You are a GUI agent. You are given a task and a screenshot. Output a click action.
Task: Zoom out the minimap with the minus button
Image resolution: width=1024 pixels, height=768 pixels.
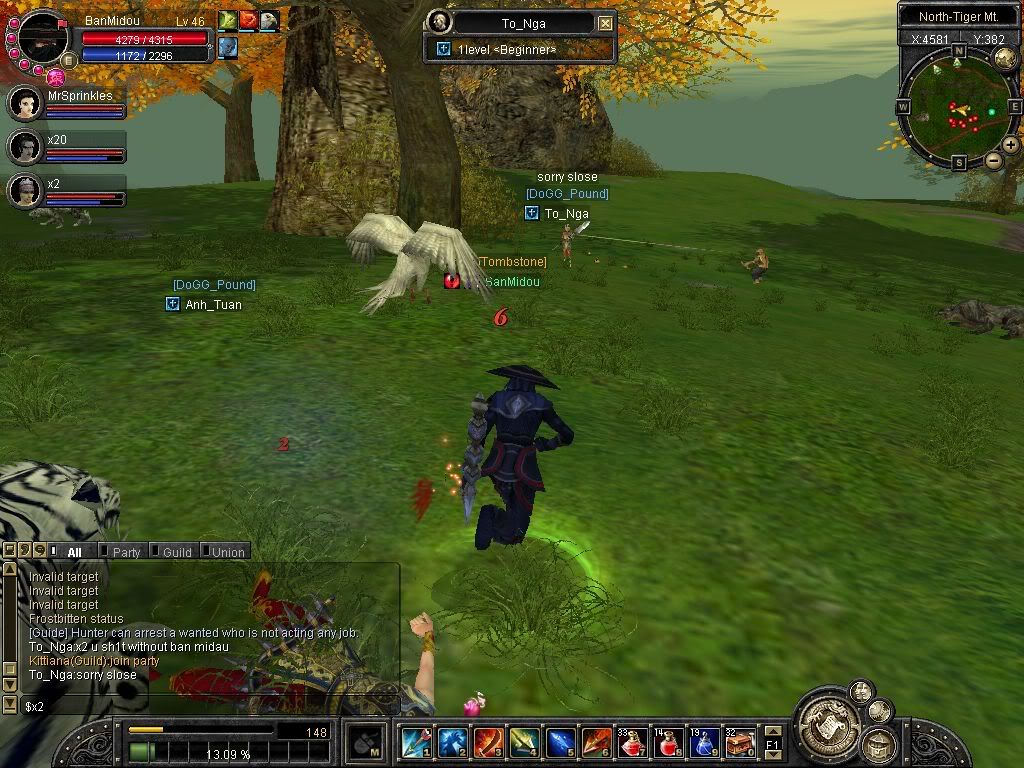(x=993, y=160)
